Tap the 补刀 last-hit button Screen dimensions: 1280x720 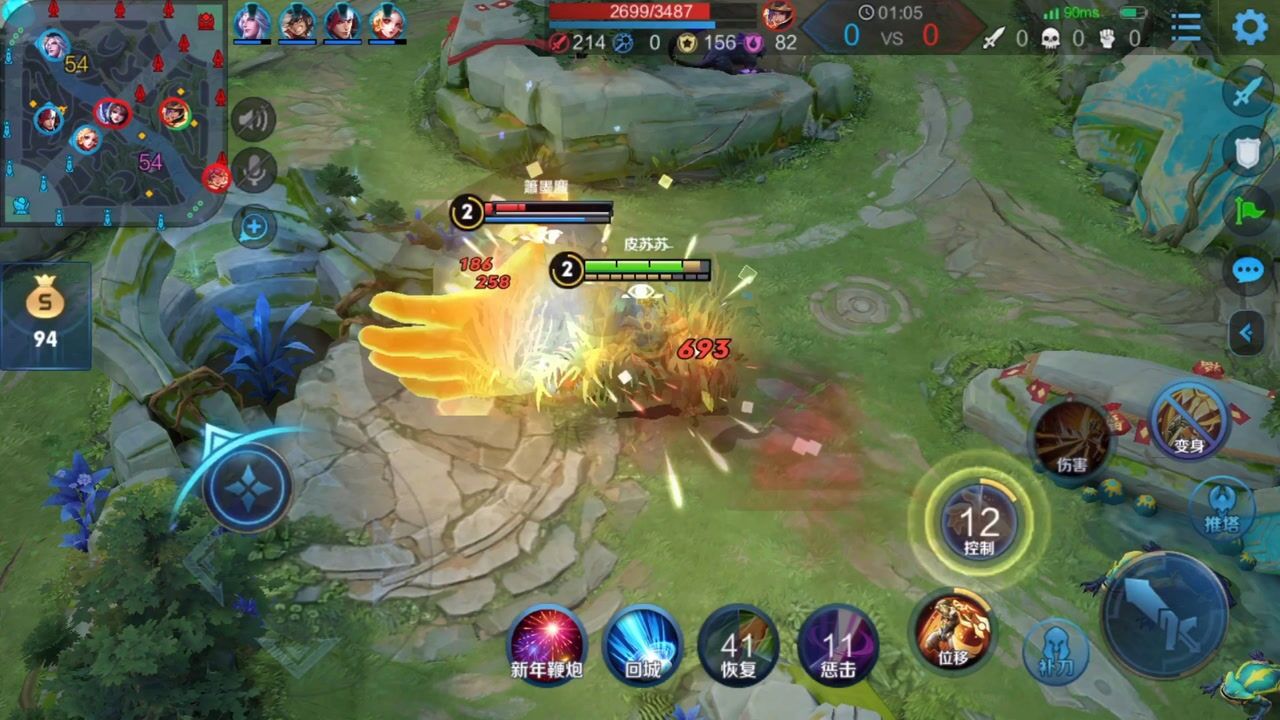[1057, 651]
